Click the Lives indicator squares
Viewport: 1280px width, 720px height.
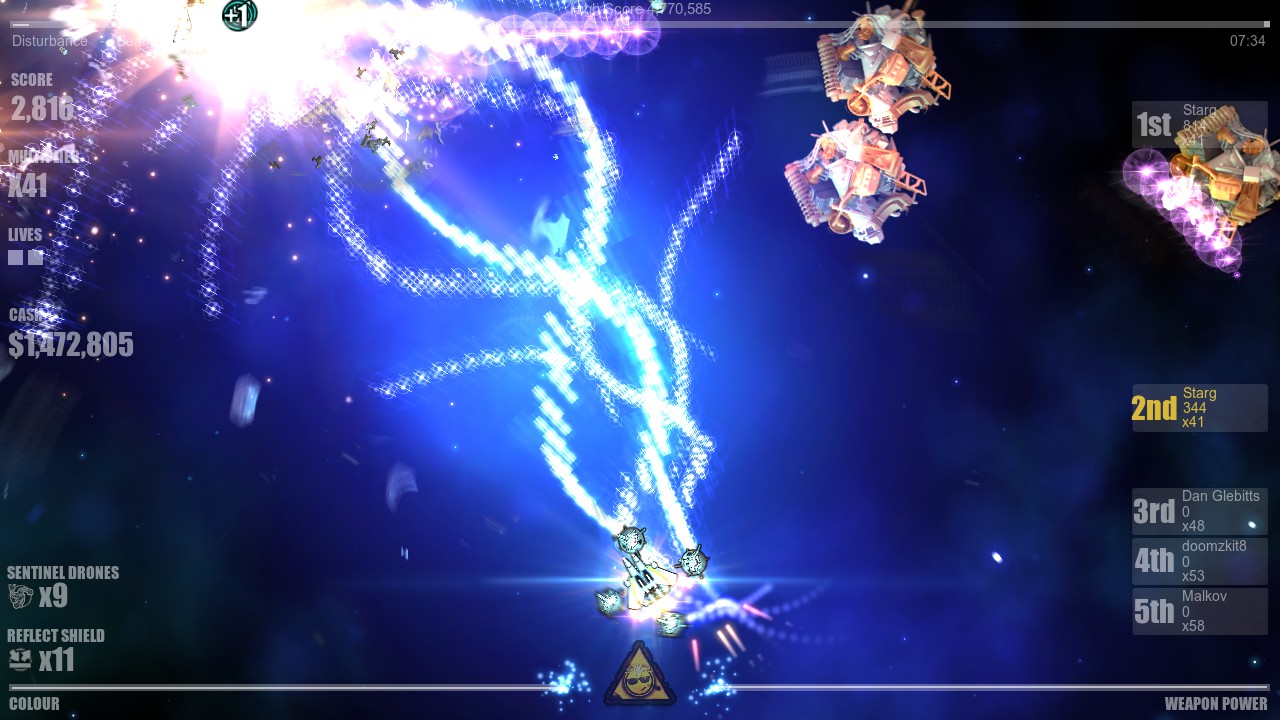(x=24, y=256)
